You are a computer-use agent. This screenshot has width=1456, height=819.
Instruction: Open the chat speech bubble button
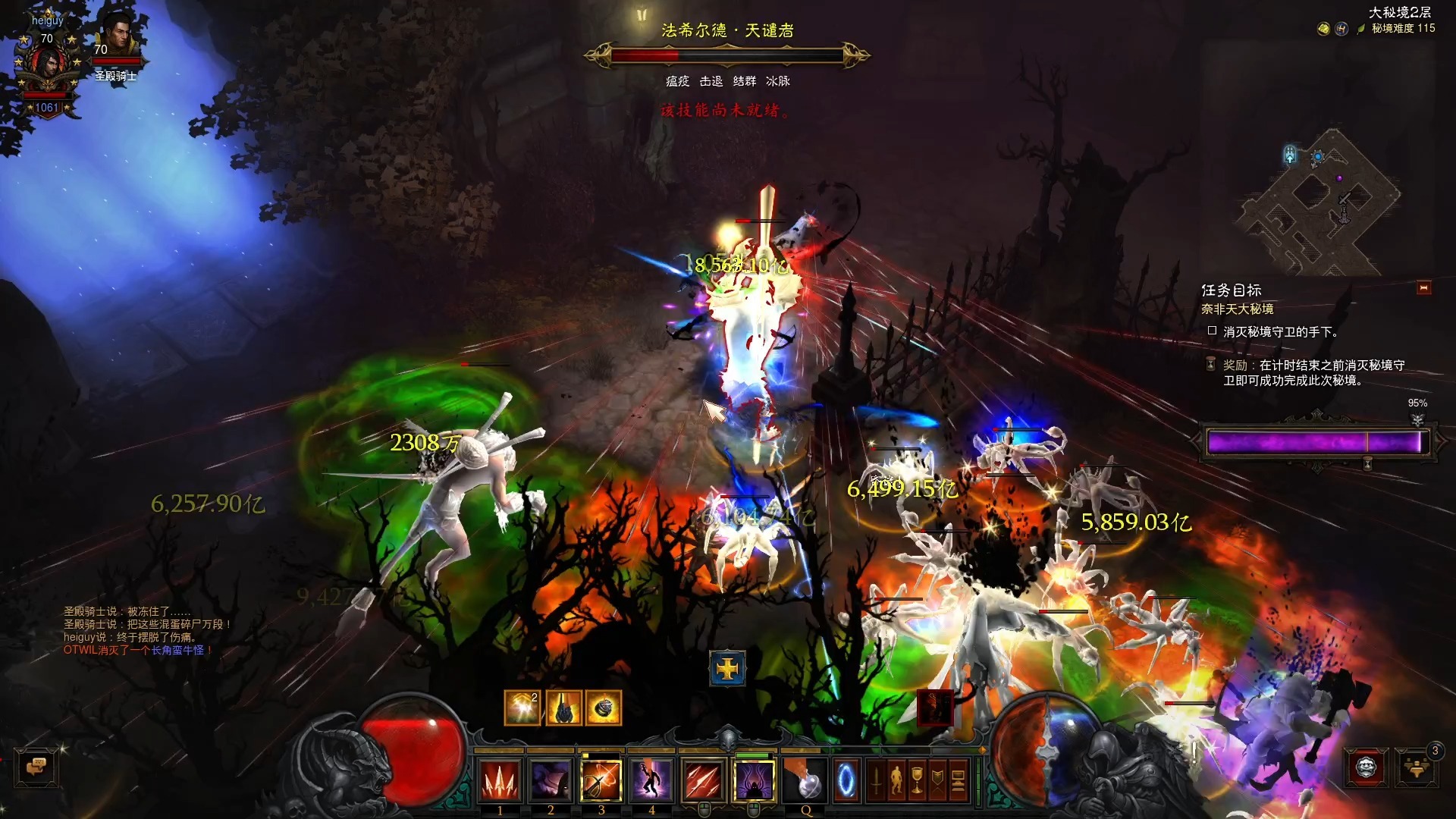click(x=36, y=767)
